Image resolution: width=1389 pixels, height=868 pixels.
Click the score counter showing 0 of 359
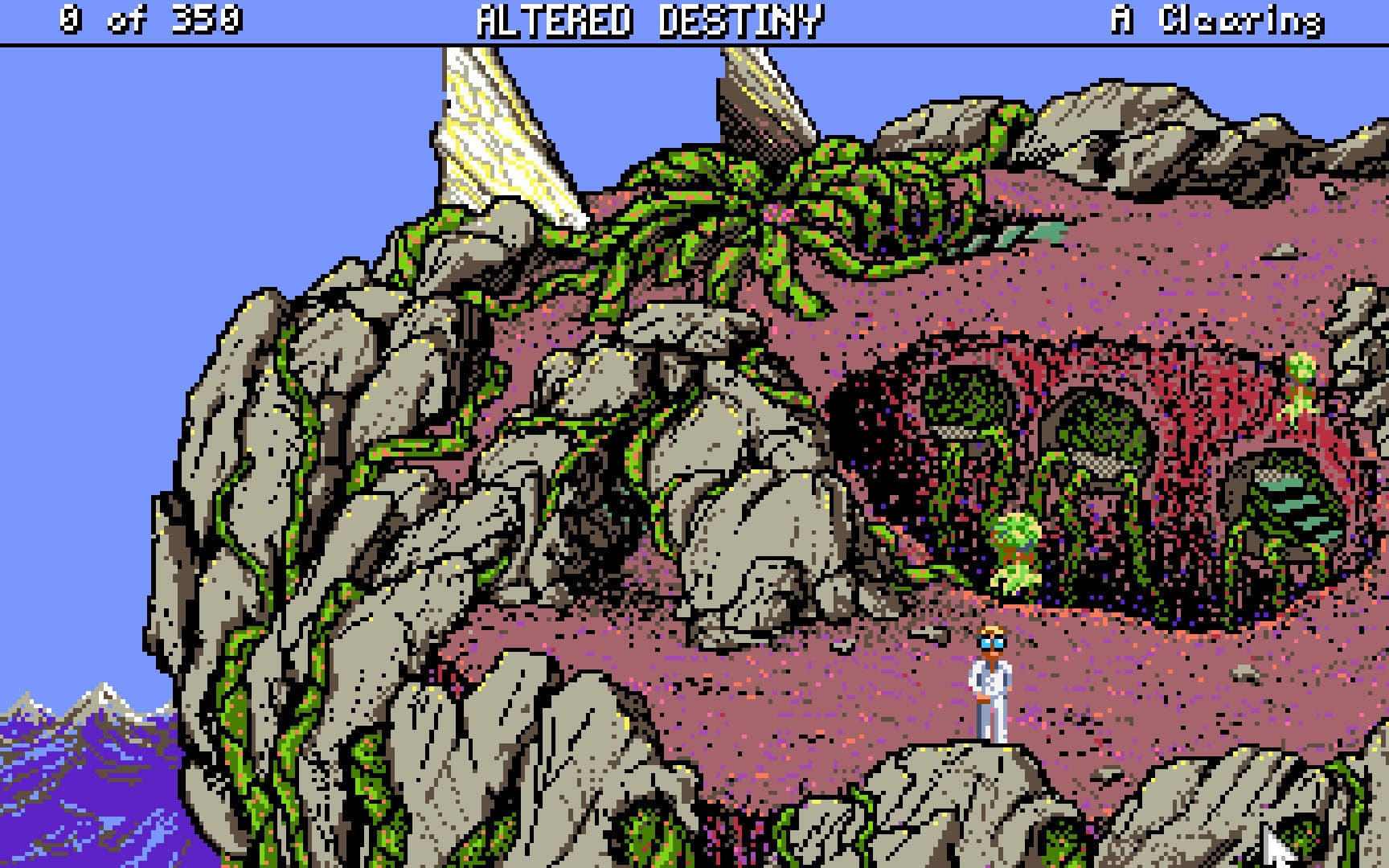[150, 18]
